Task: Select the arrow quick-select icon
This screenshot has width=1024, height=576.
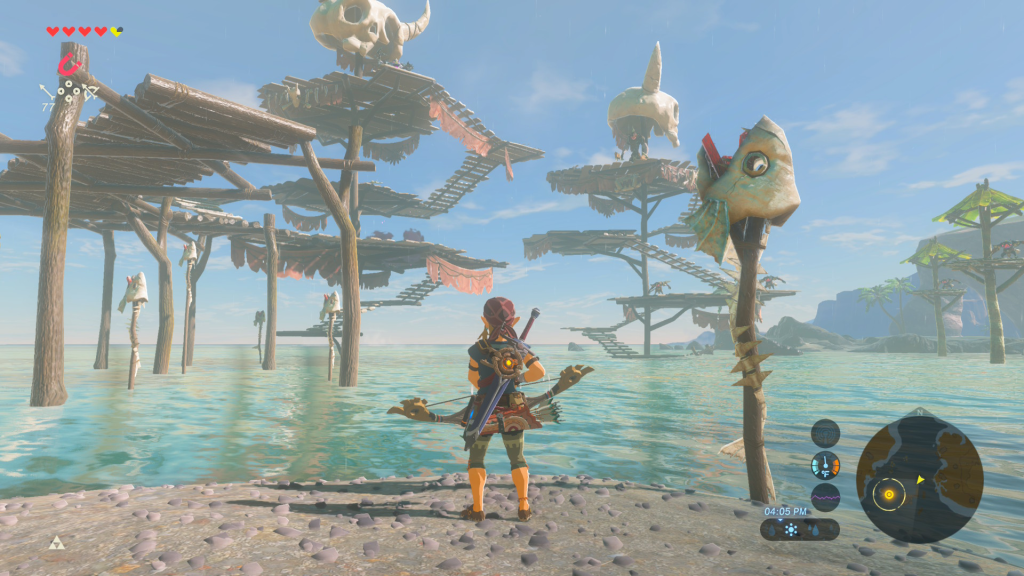Action: (x=47, y=93)
